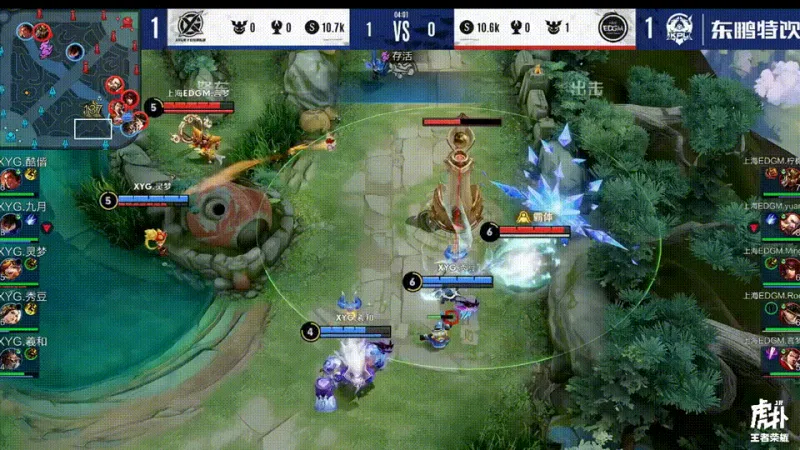The image size is (800, 450).
Task: Select the EDGM.yuan player panel
Action: click(777, 219)
